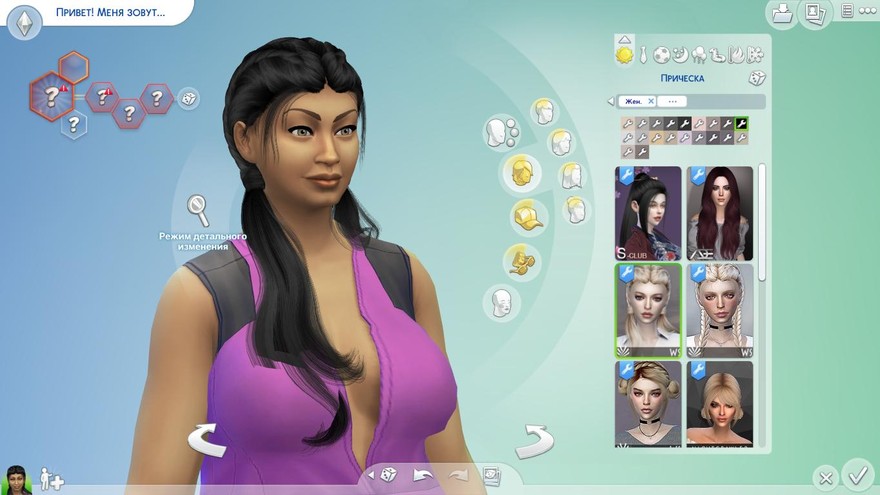Screen dimensions: 880x495
Task: Choose the hats category (golden cap icon)
Action: 528,216
